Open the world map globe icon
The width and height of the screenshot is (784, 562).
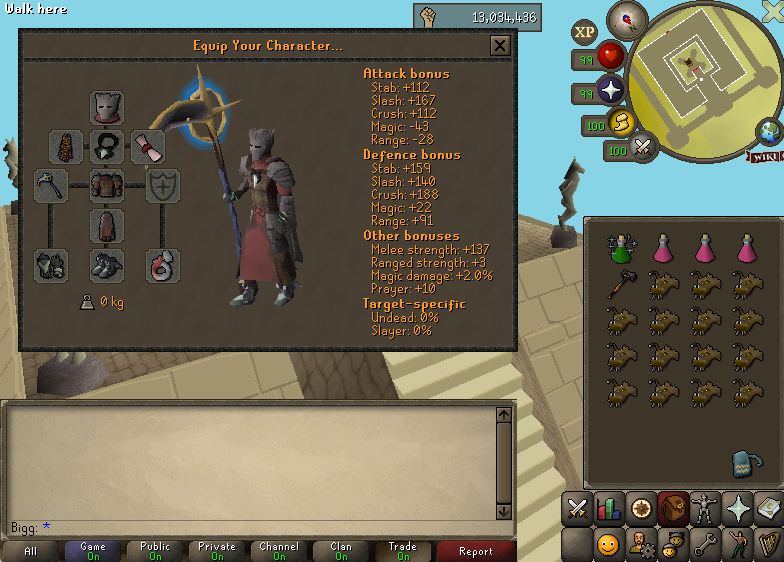pos(769,131)
